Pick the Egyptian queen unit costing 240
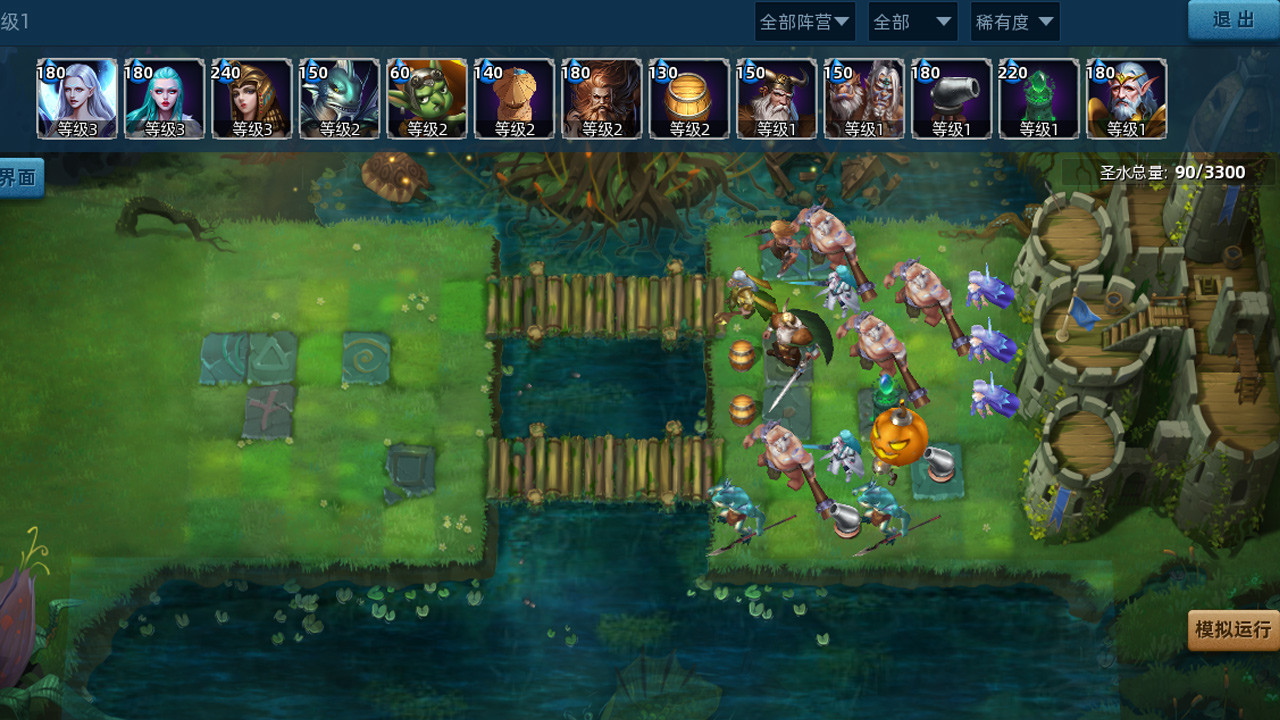This screenshot has height=720, width=1280. click(252, 98)
